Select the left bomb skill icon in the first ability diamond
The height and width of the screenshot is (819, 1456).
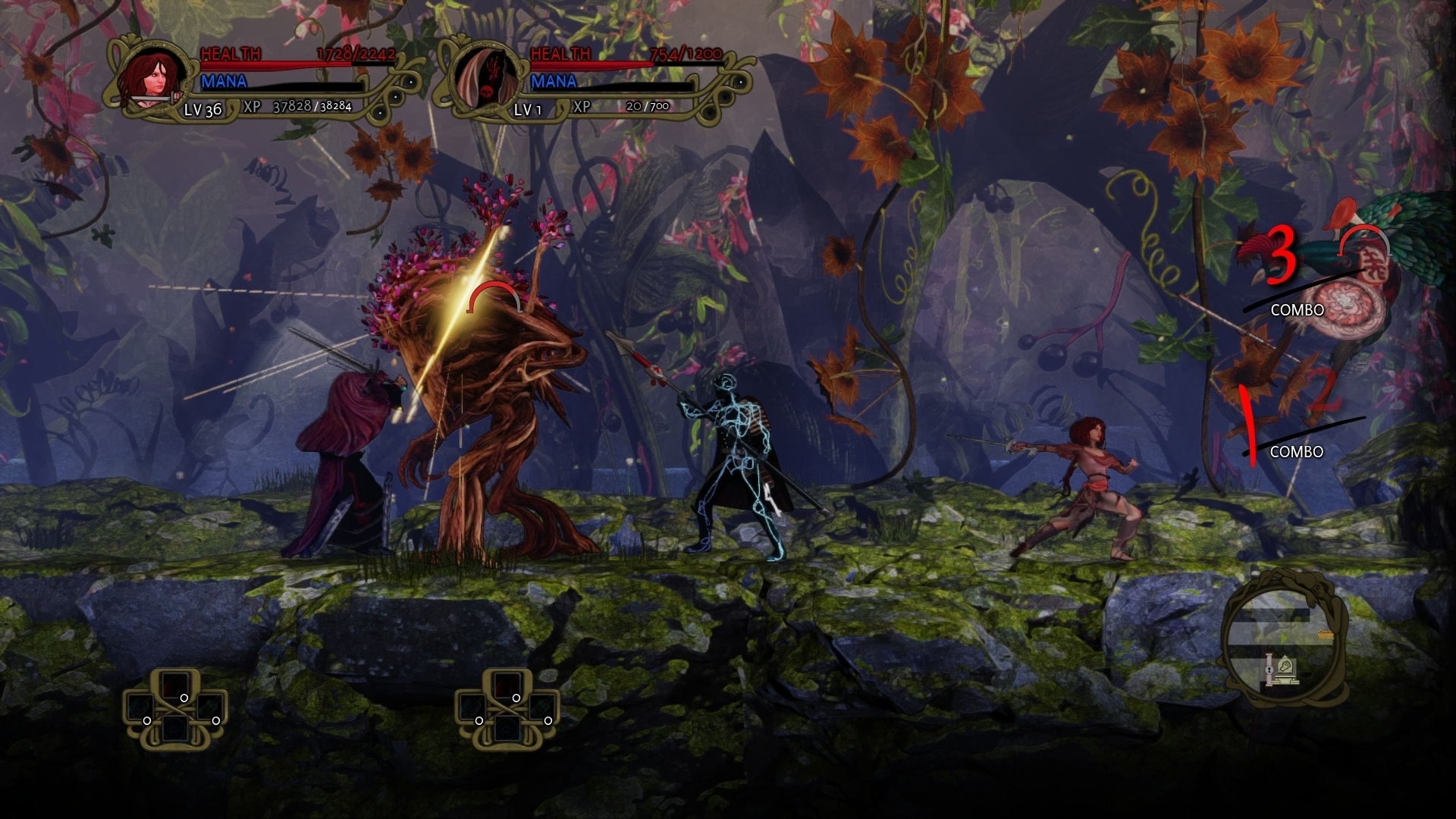140,707
